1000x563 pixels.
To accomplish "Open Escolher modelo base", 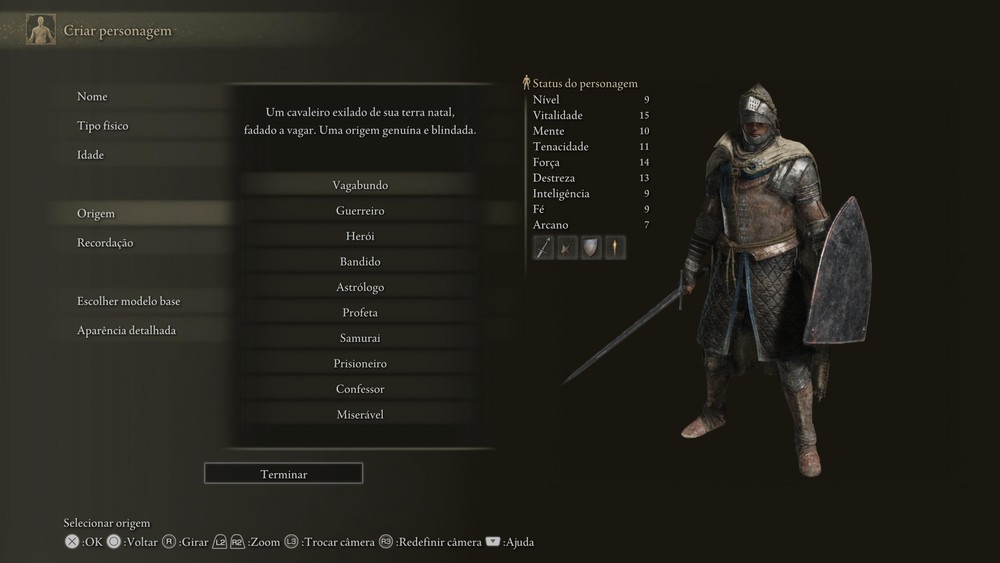I will 128,301.
